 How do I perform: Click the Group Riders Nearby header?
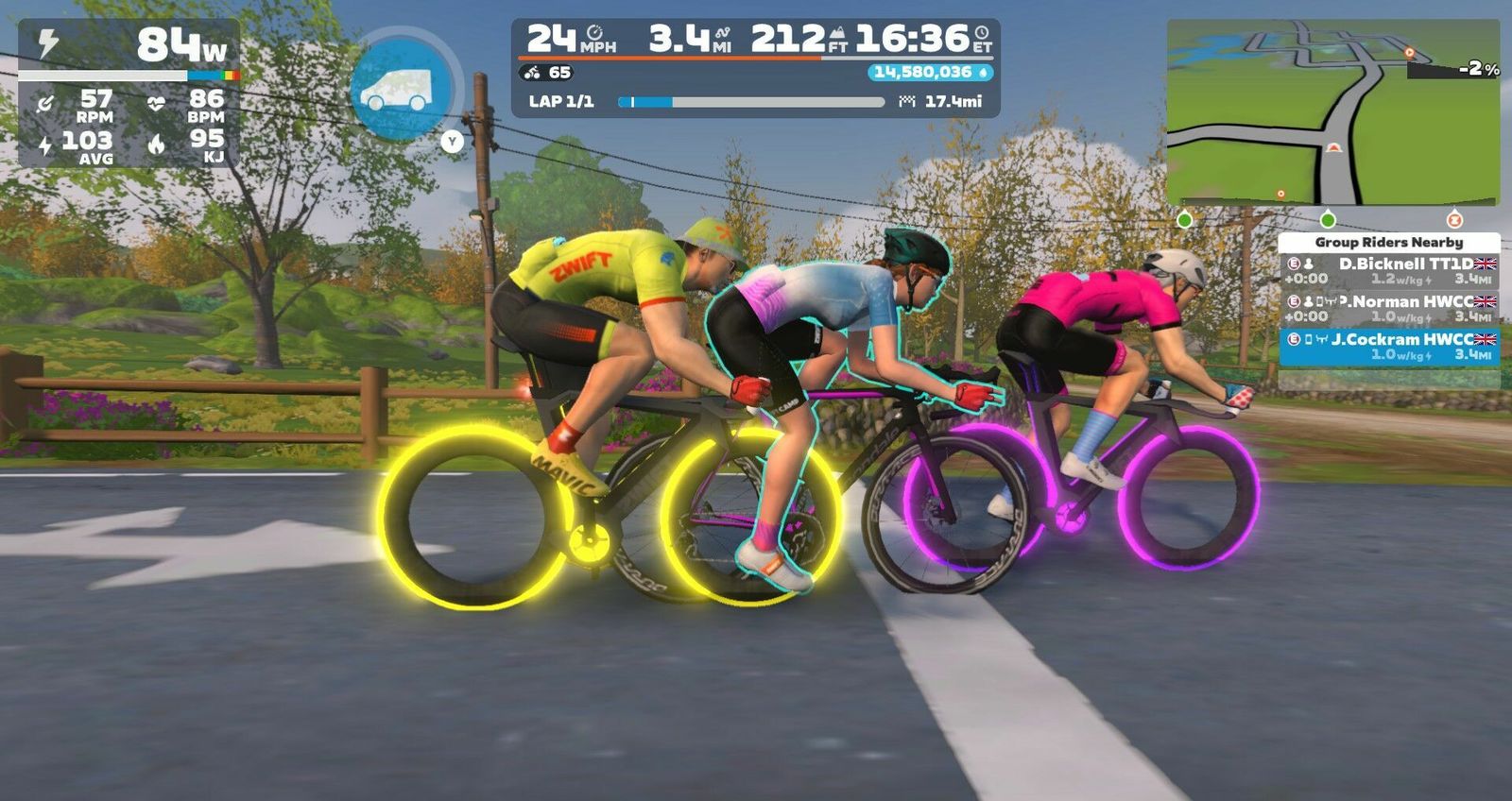pyautogui.click(x=1388, y=242)
